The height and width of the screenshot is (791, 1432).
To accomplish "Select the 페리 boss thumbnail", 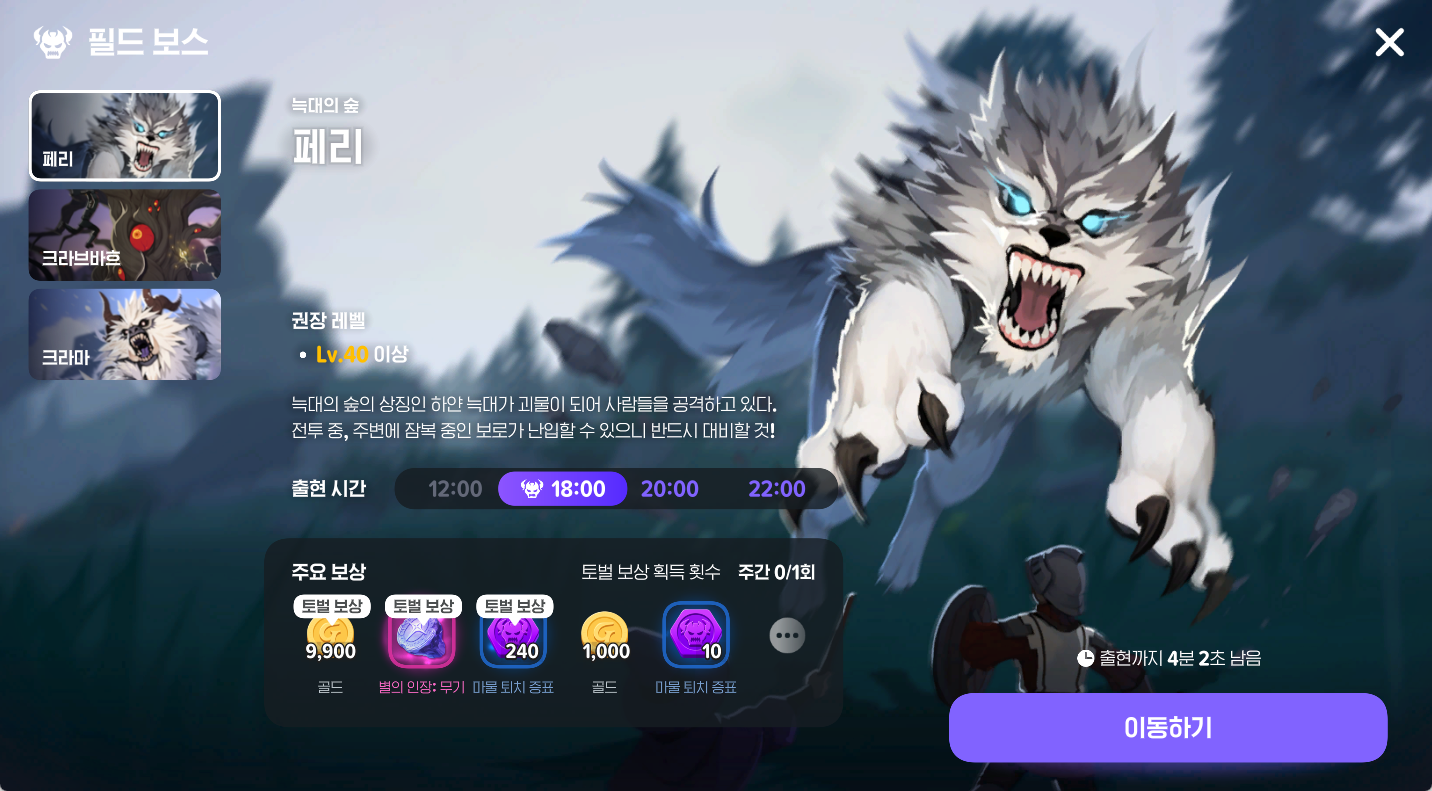I will pyautogui.click(x=124, y=135).
